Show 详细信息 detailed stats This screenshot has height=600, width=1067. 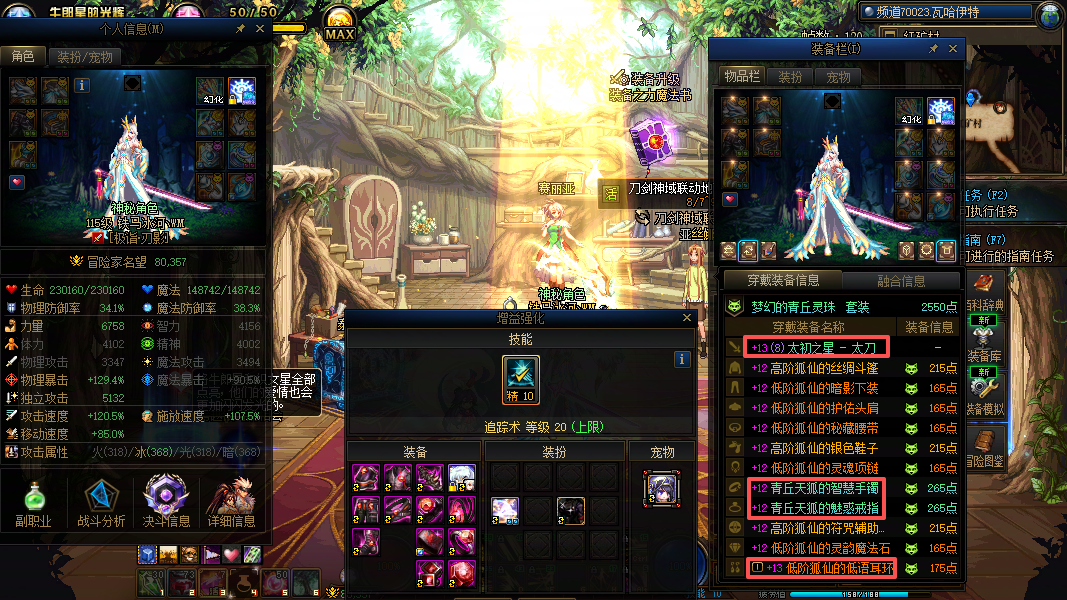pos(231,502)
